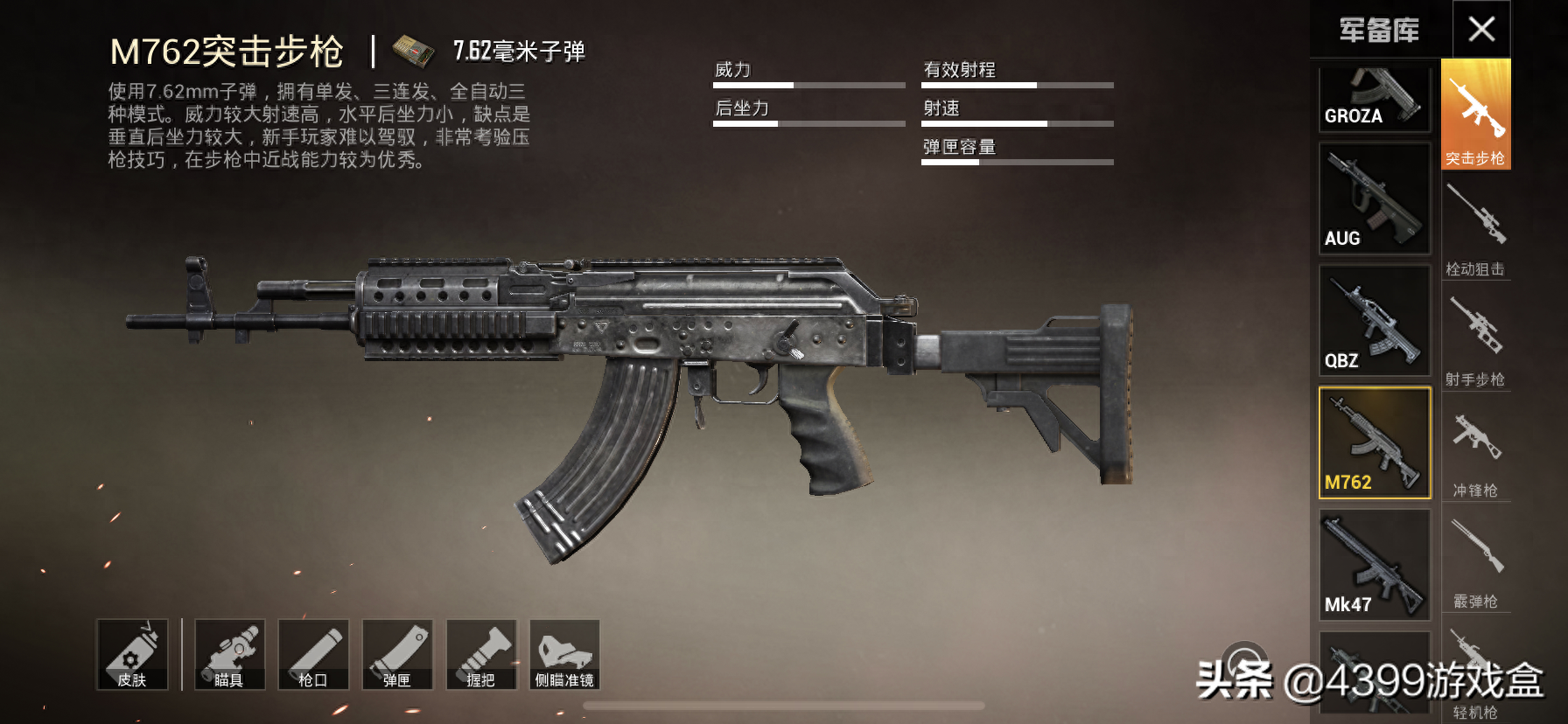Image resolution: width=1568 pixels, height=724 pixels.
Task: Select the 瞄具 scope attachment slot
Action: 229,655
